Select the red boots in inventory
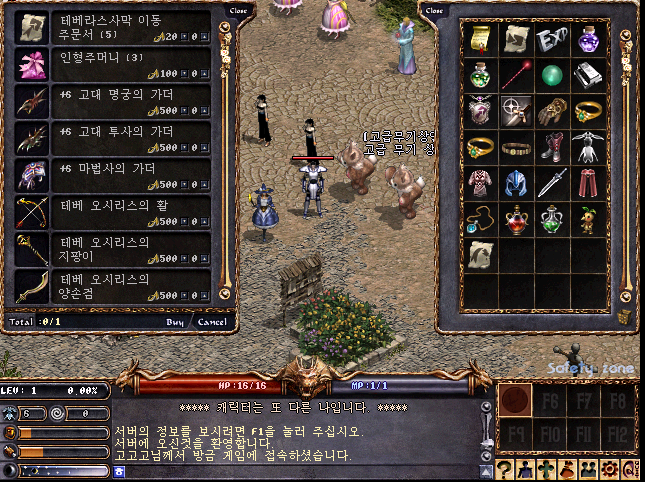645x482 pixels. coord(551,148)
